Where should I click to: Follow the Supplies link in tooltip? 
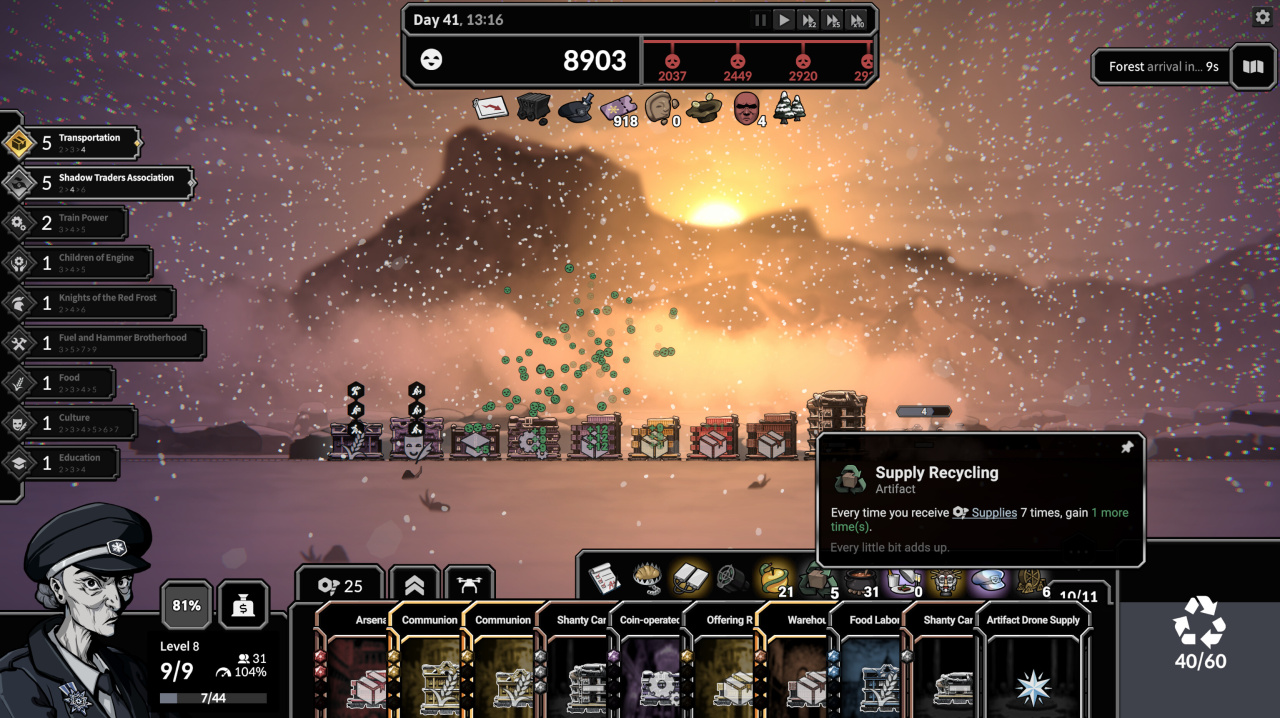click(x=993, y=513)
